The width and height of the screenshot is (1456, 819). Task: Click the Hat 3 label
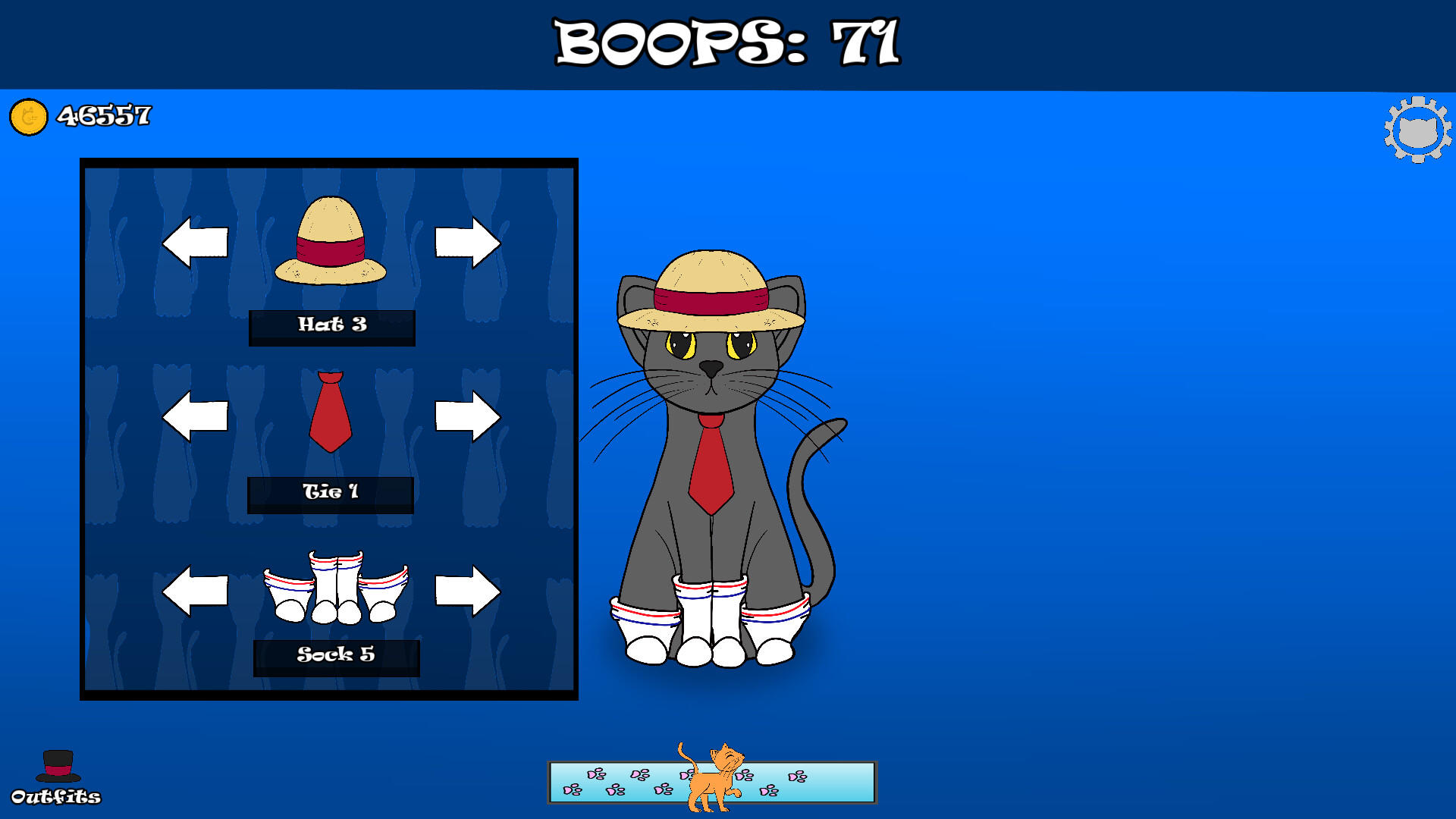pos(331,326)
